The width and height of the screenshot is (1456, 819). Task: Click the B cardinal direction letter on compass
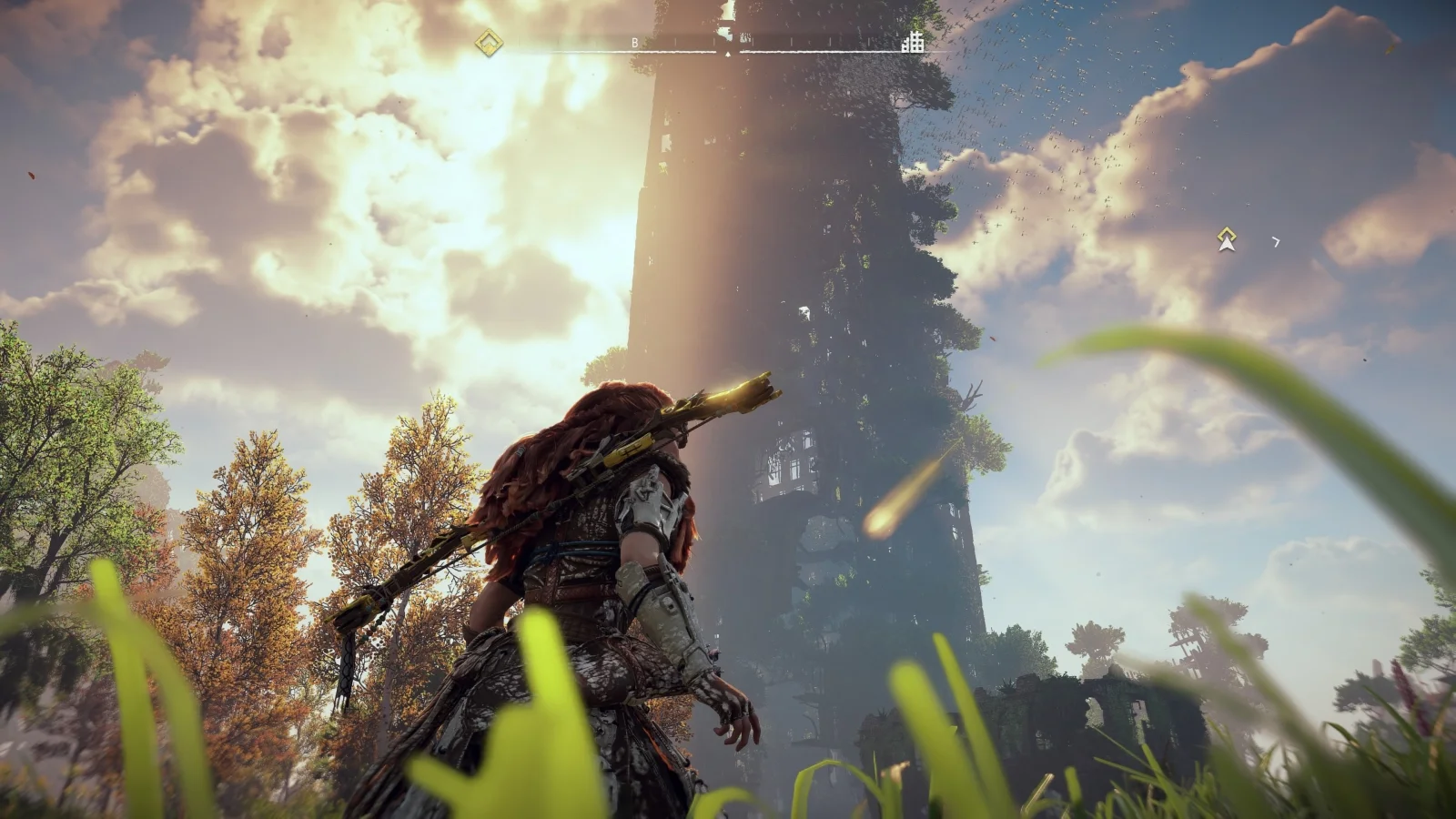click(634, 40)
